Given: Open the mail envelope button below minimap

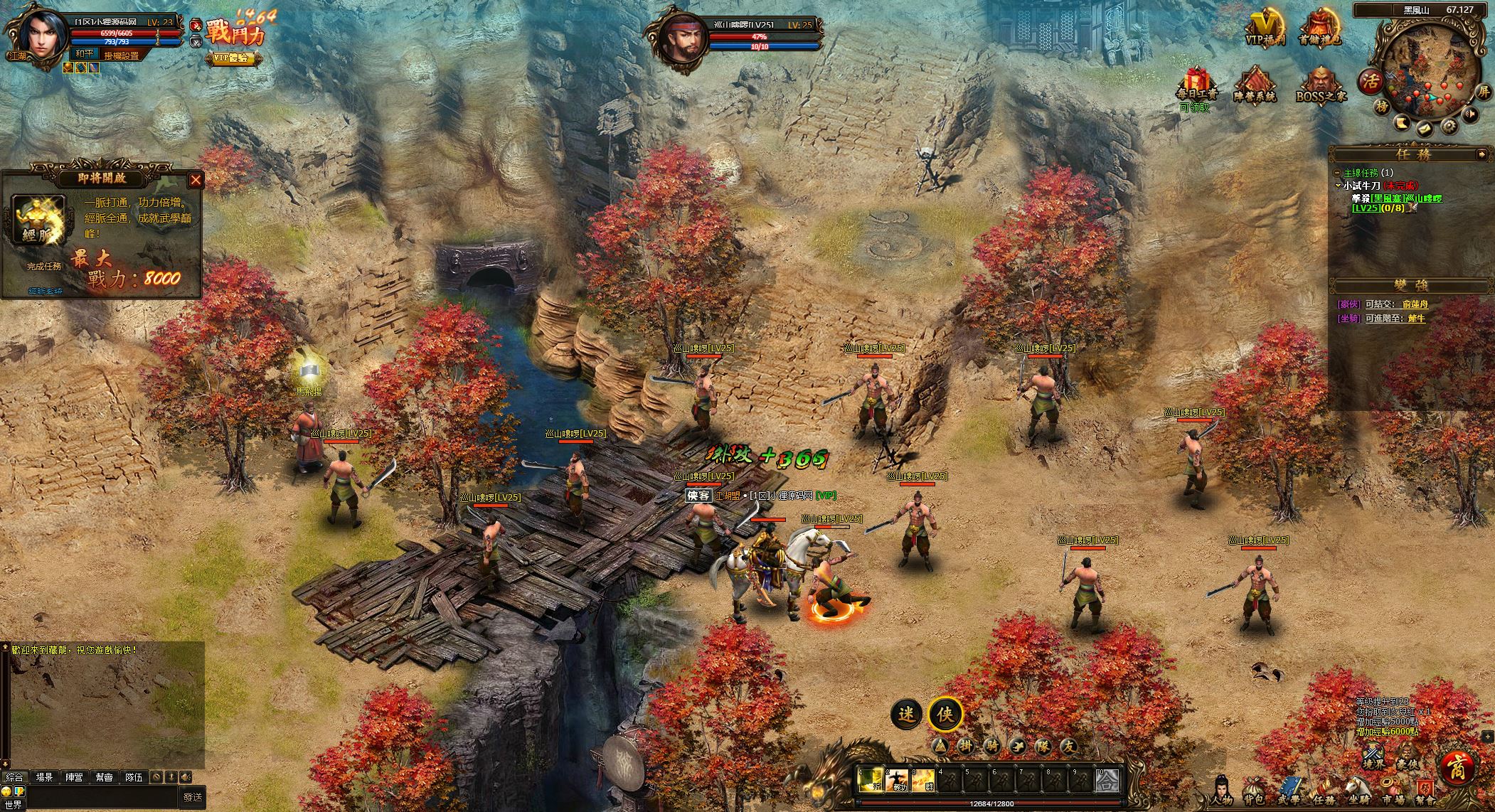Looking at the screenshot, I should [x=1425, y=129].
